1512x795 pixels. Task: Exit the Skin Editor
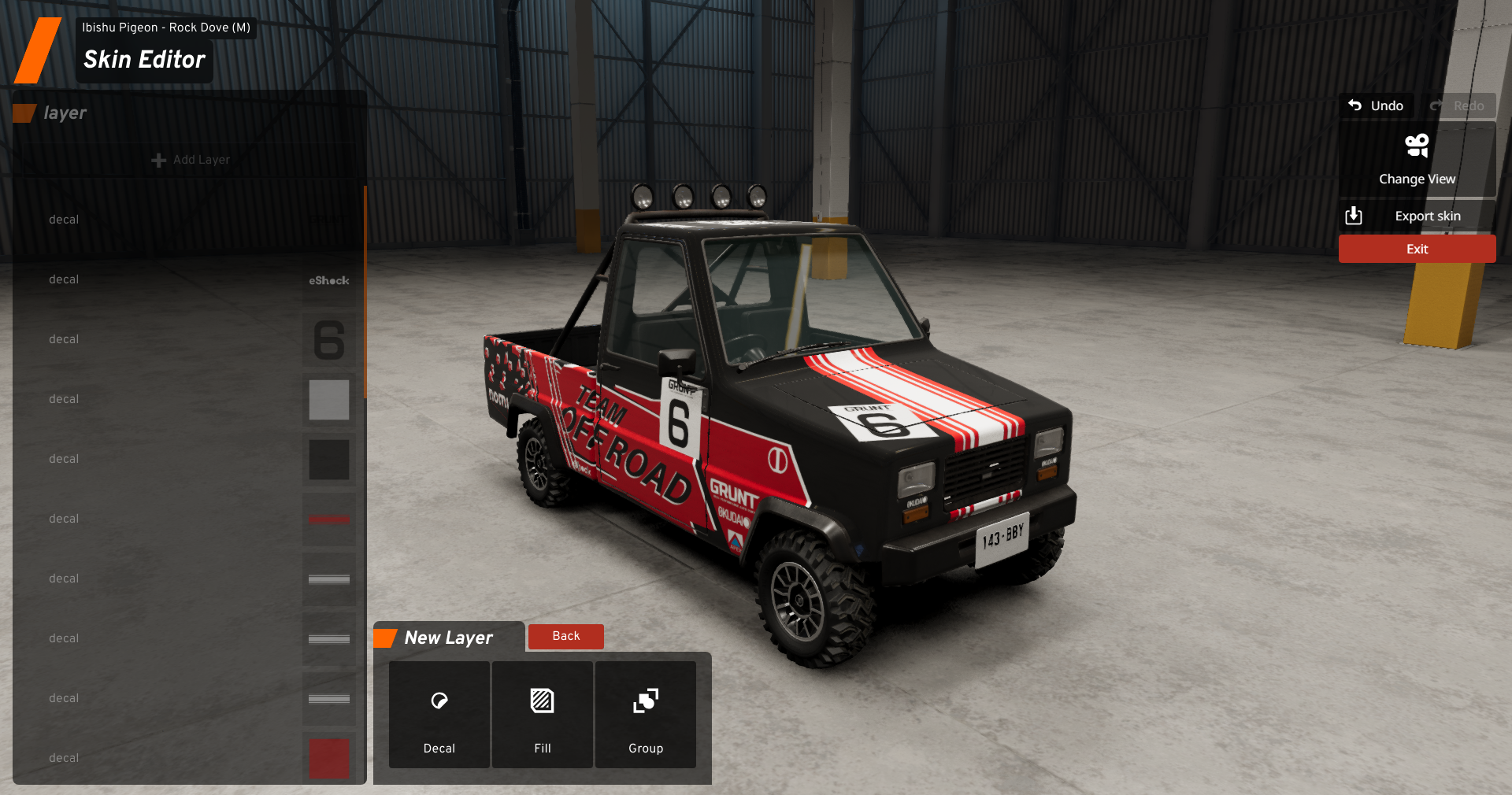(1417, 249)
